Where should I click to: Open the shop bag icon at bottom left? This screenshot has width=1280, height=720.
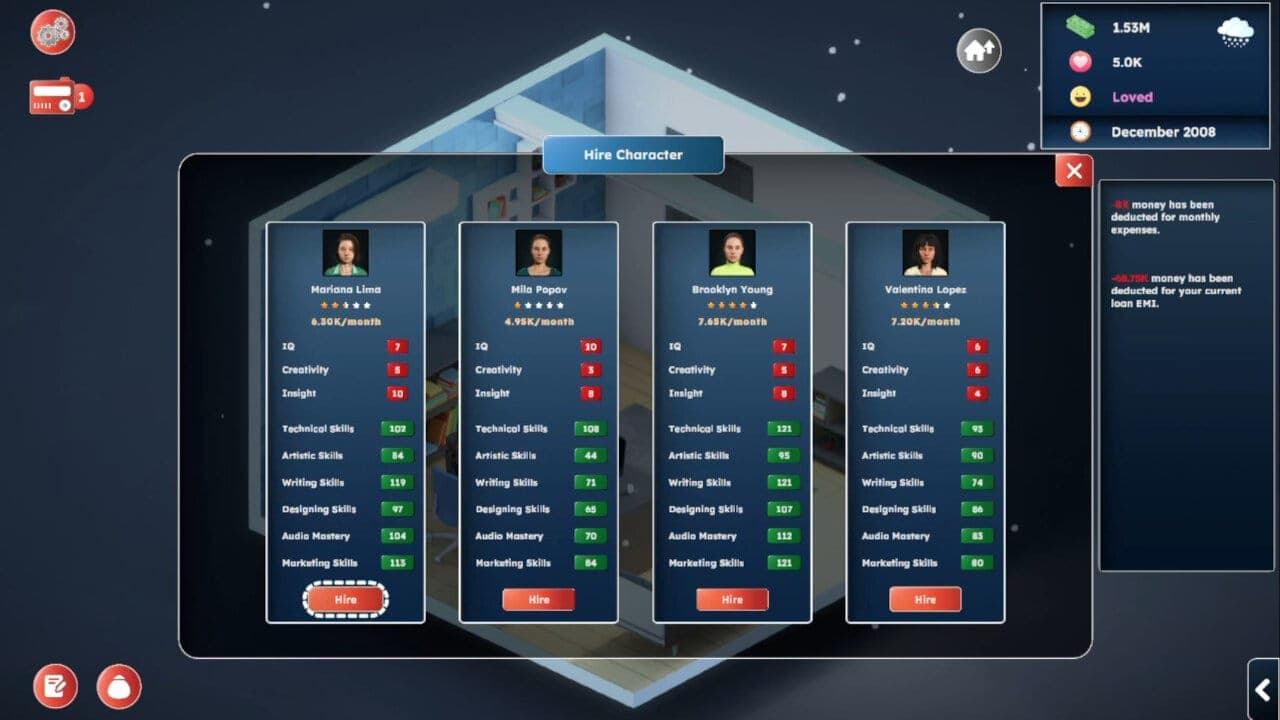tap(118, 686)
